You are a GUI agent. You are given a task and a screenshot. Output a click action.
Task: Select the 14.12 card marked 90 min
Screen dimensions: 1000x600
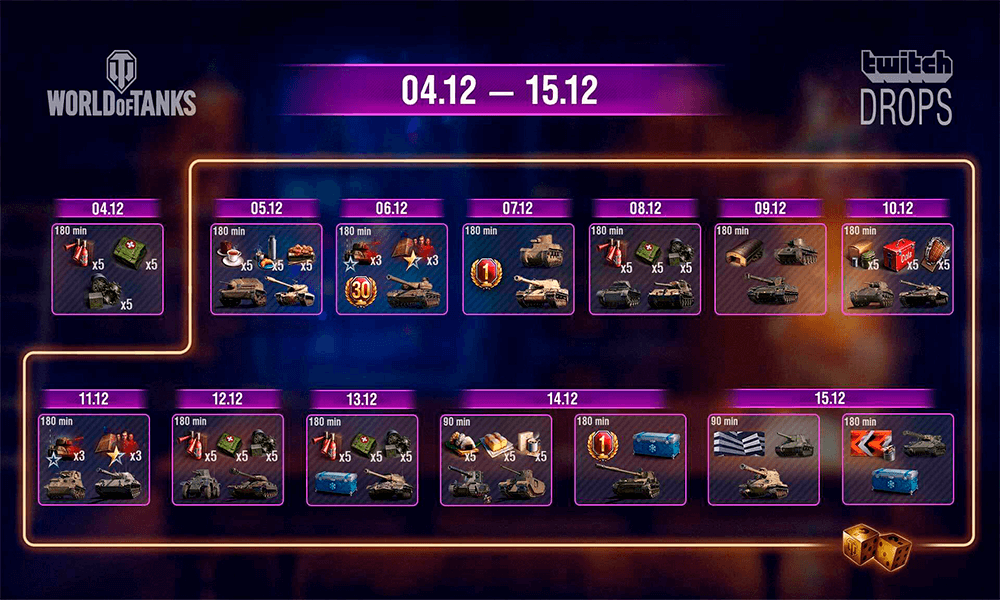point(496,460)
